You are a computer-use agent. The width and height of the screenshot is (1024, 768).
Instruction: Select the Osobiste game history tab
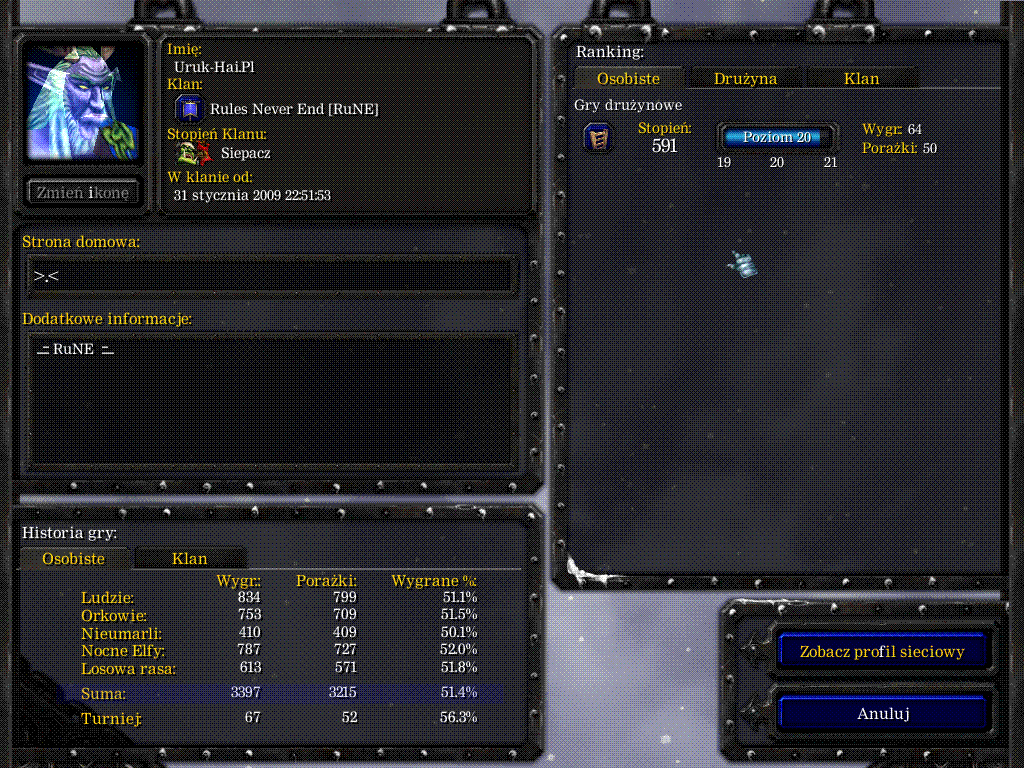(x=73, y=559)
